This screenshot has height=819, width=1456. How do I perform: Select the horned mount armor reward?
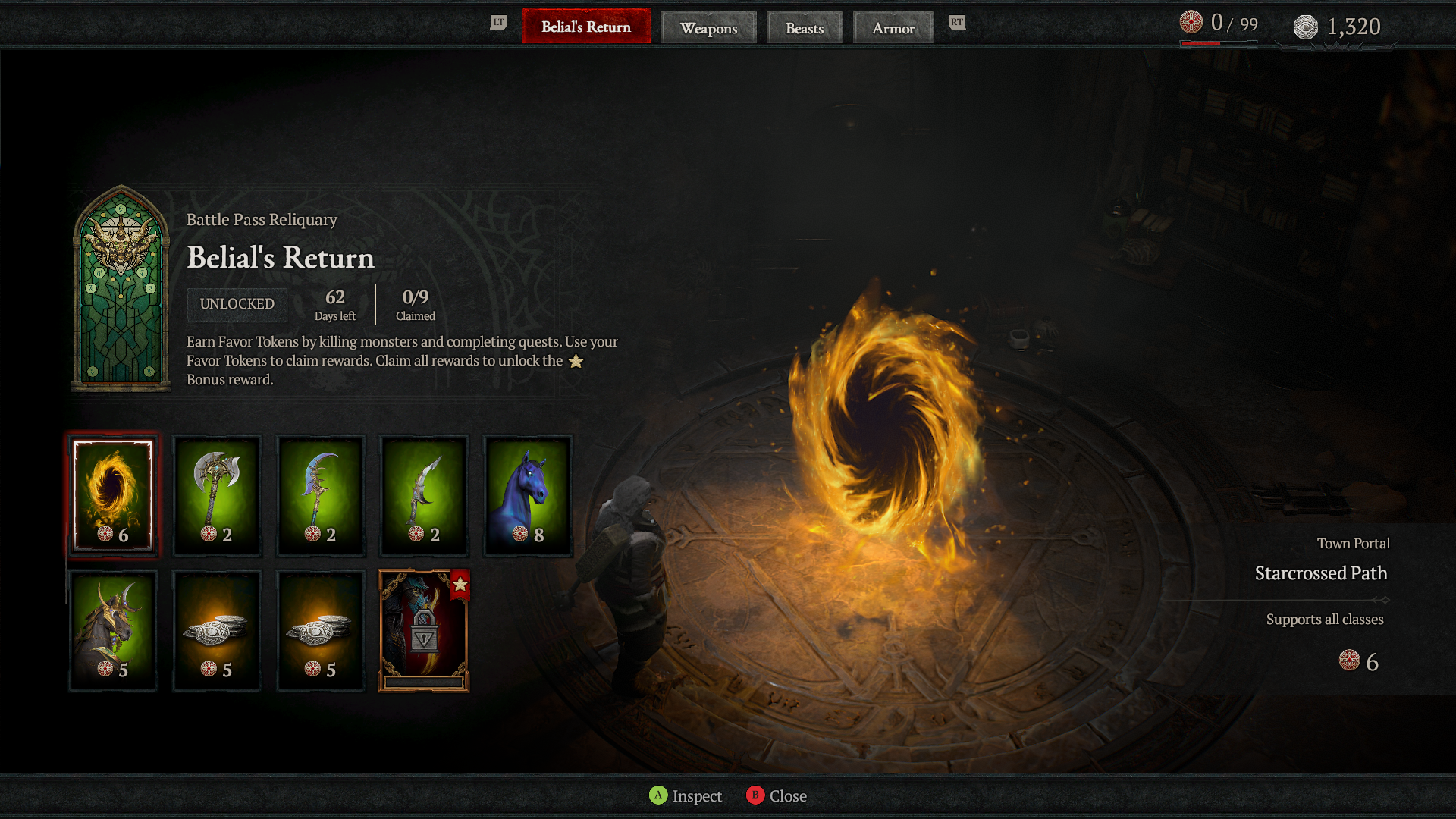pyautogui.click(x=113, y=631)
